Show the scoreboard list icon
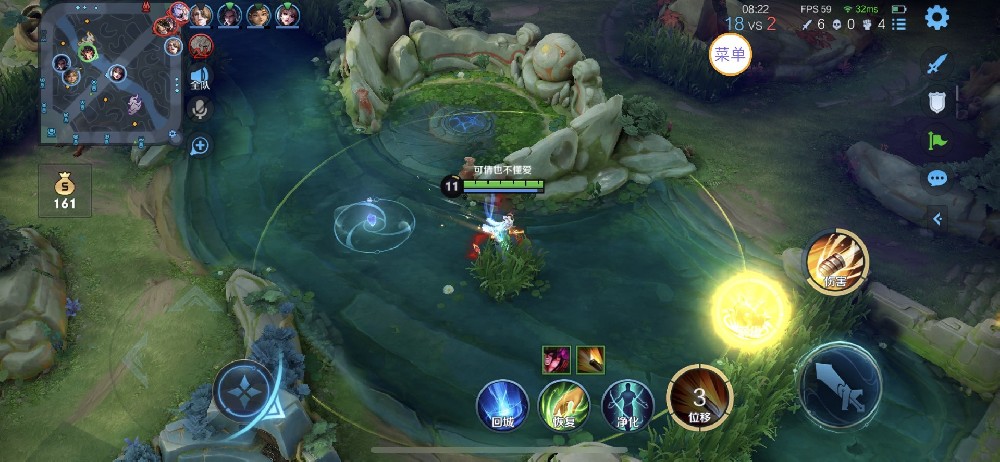The width and height of the screenshot is (1000, 462). [x=900, y=24]
